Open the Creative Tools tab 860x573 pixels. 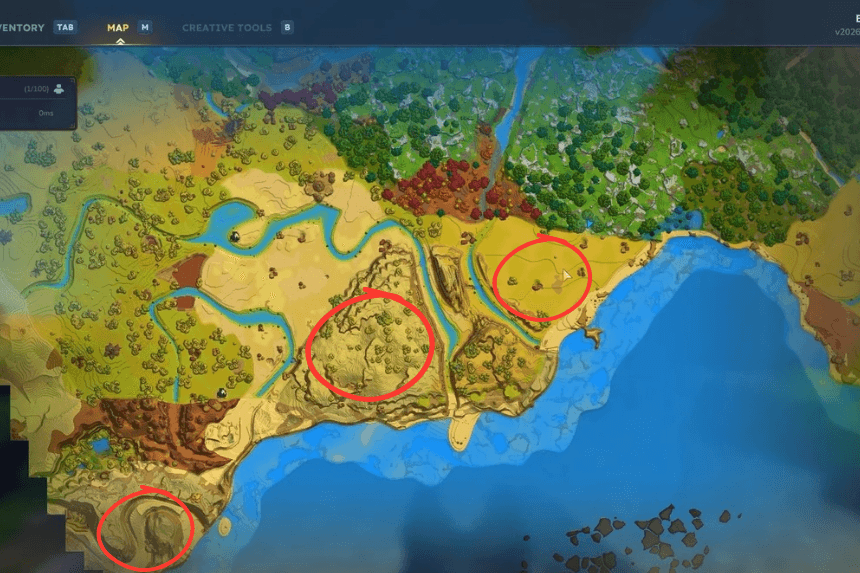pos(227,28)
